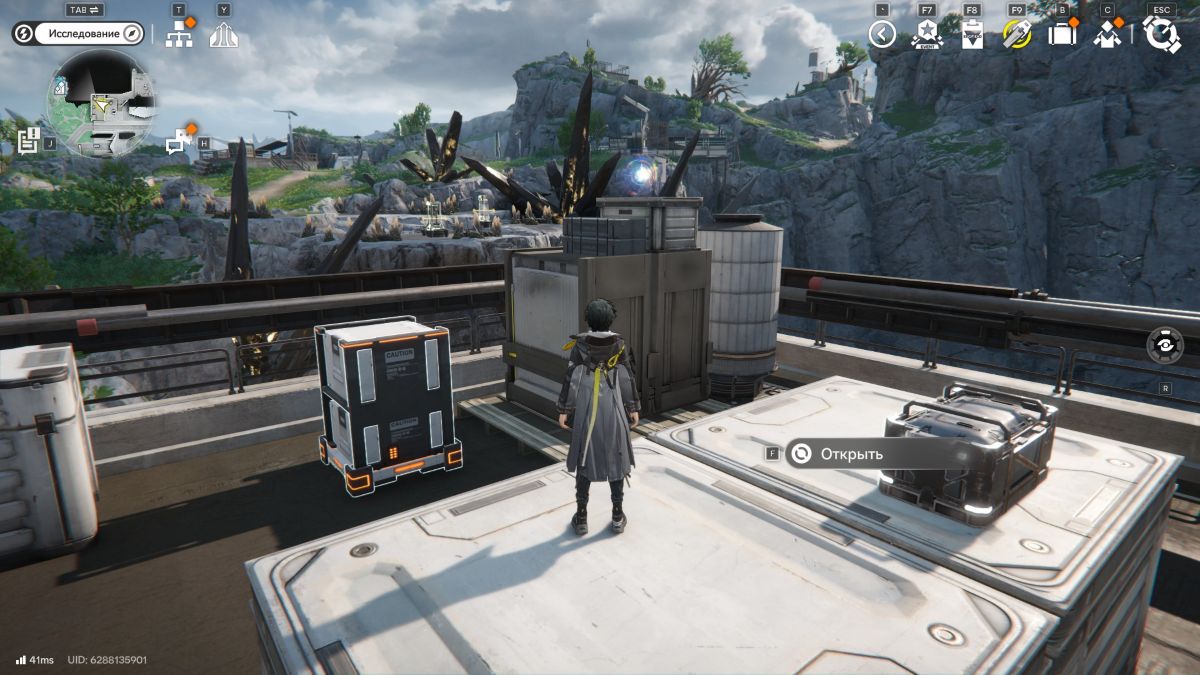Open the main system menu ring icon

(x=1161, y=34)
